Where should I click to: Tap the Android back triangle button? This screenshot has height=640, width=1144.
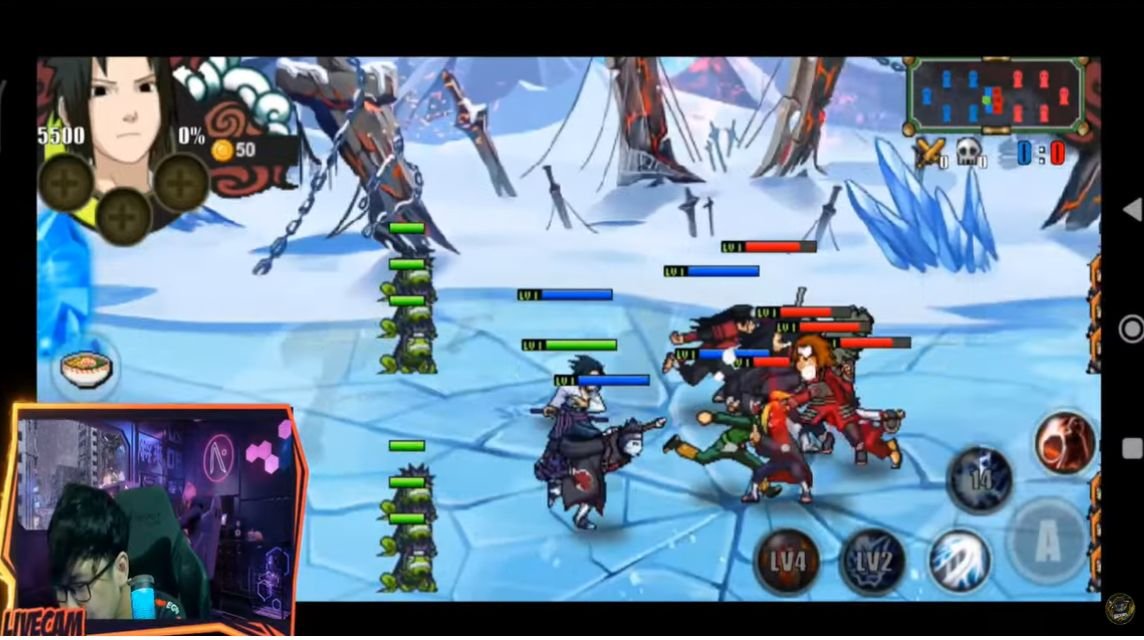(1131, 210)
